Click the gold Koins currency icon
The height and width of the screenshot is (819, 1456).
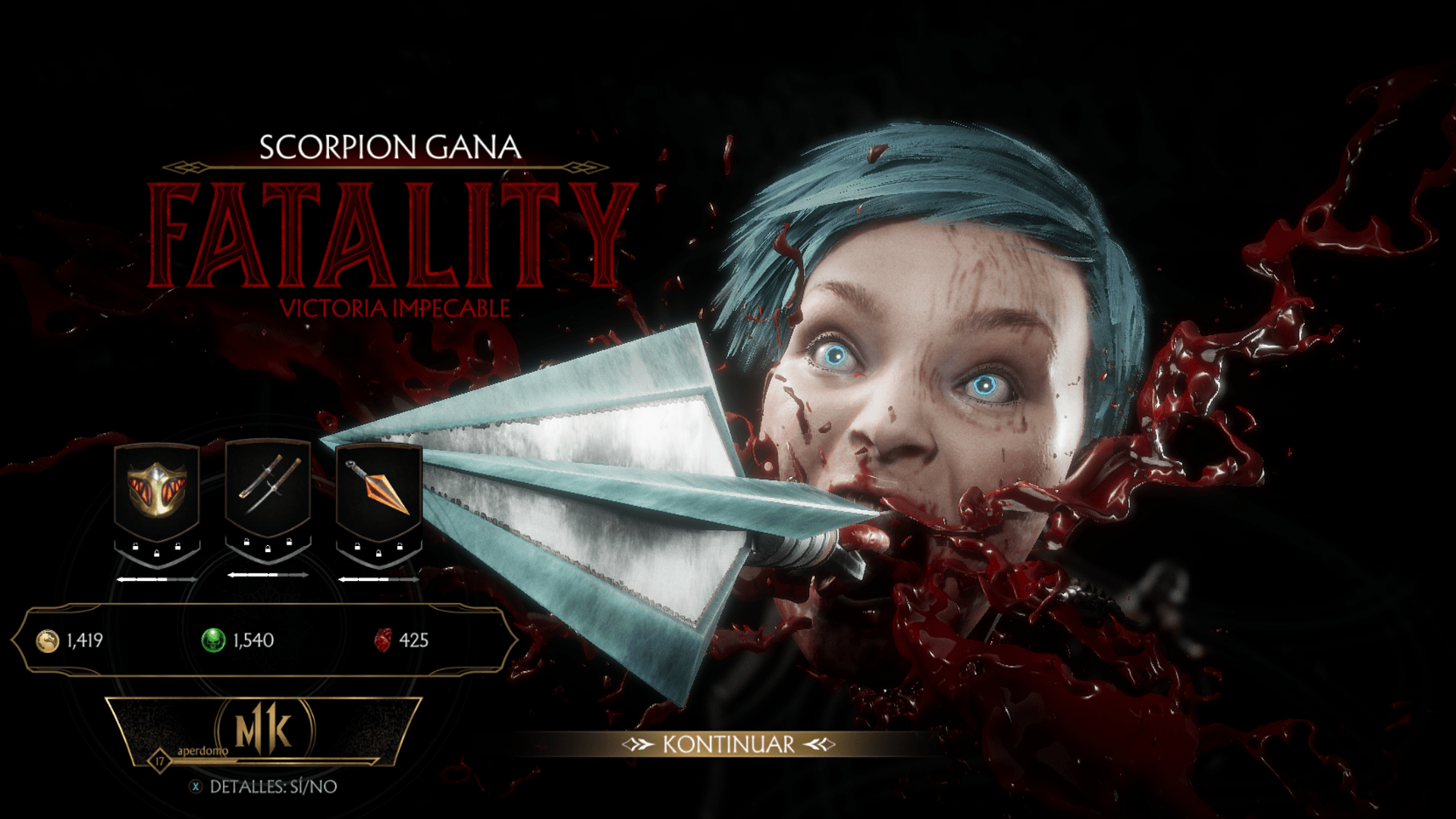click(47, 641)
